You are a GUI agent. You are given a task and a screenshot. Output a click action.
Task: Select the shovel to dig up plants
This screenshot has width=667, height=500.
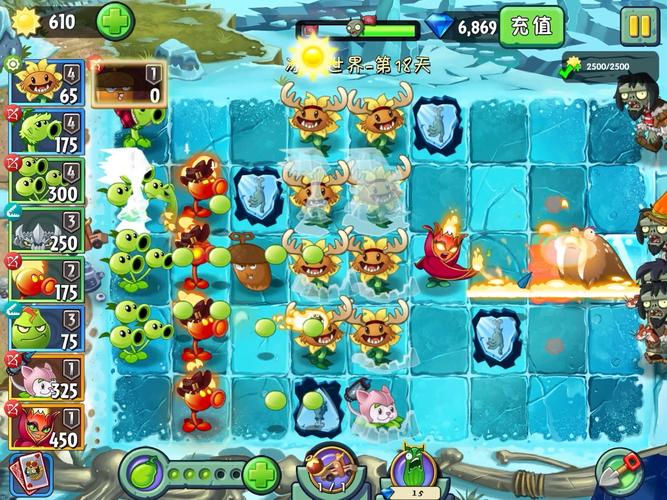pyautogui.click(x=618, y=470)
